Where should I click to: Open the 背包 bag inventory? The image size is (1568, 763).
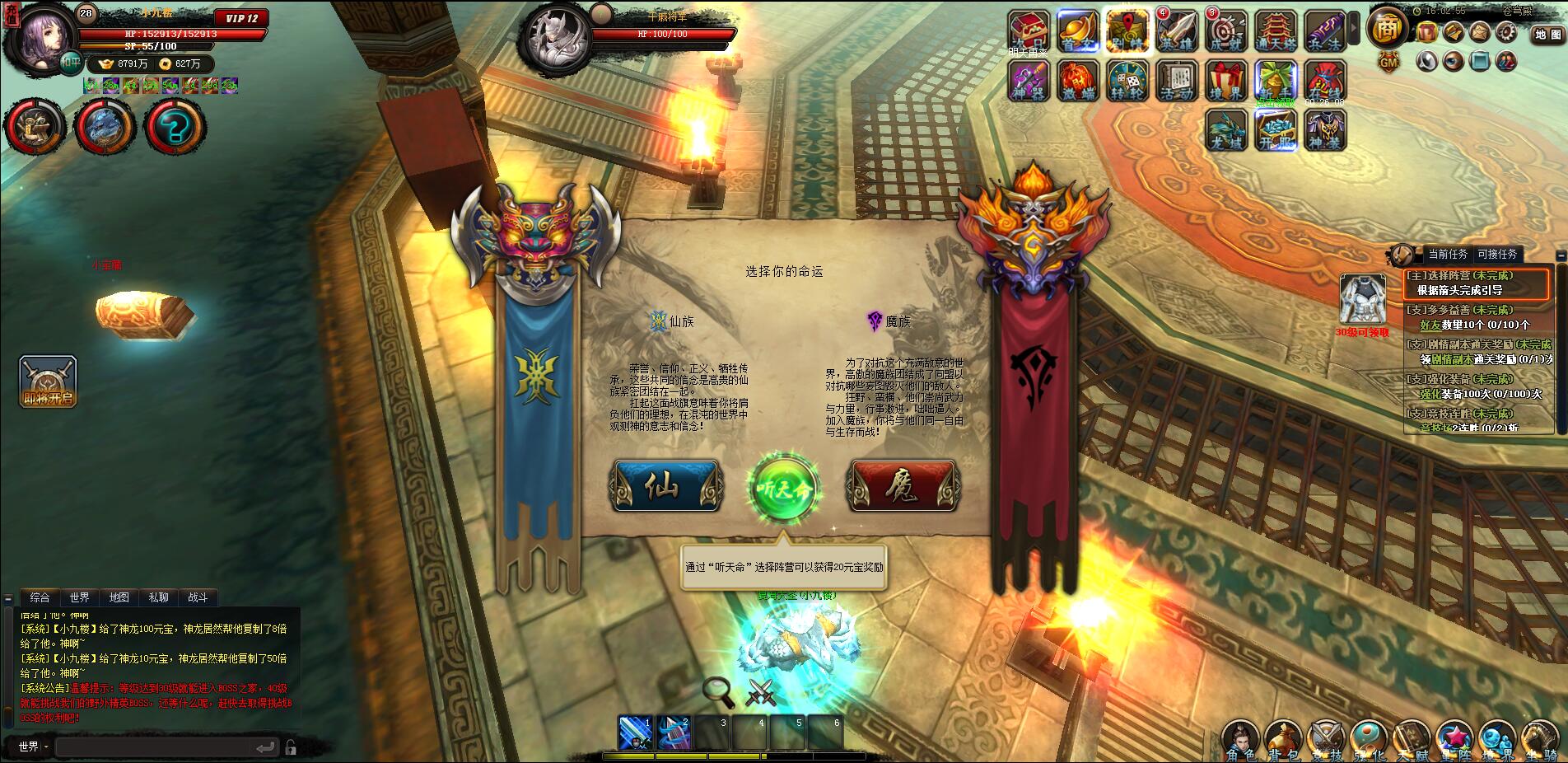1284,741
